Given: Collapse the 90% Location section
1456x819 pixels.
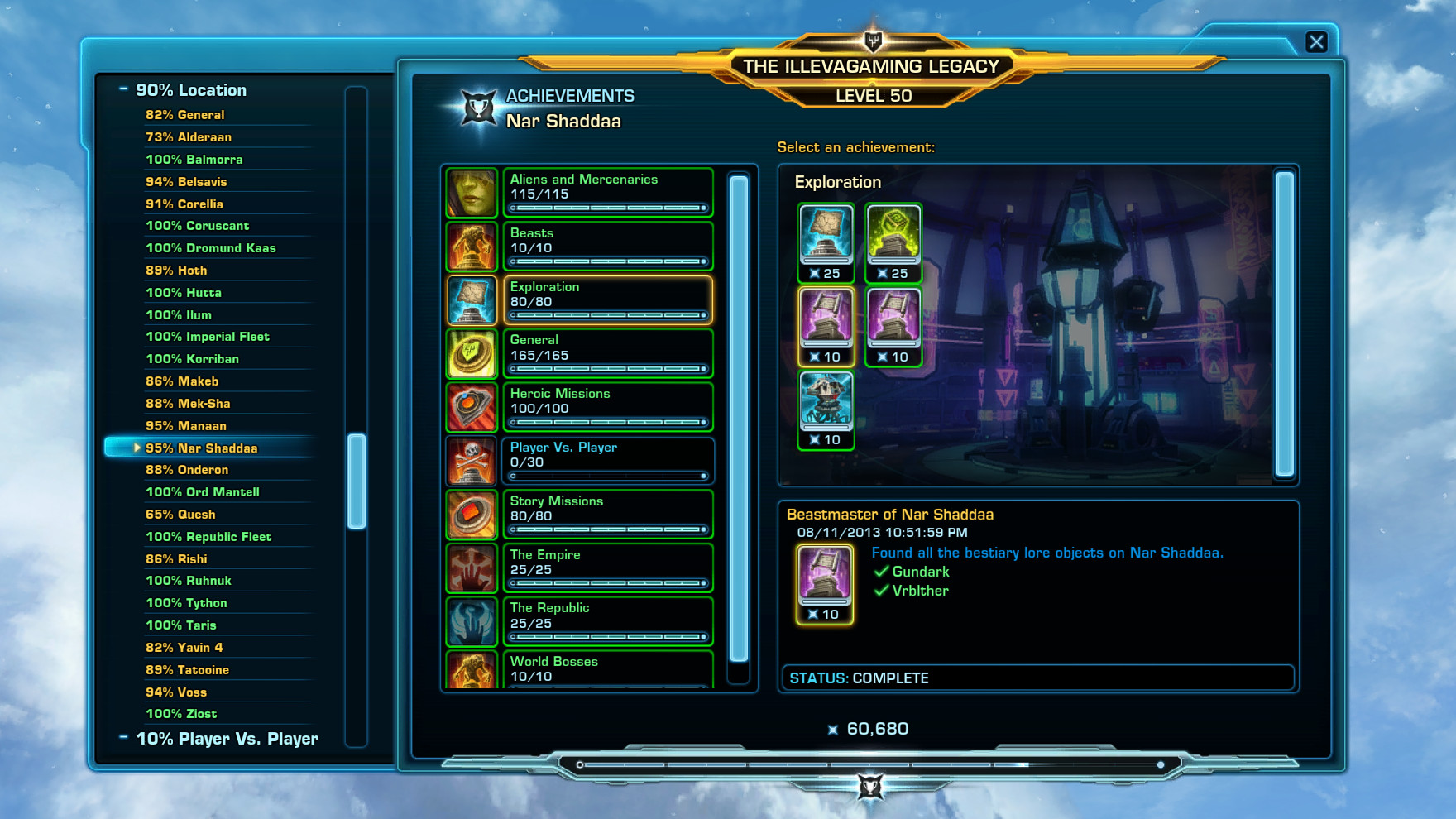Looking at the screenshot, I should click(x=124, y=89).
